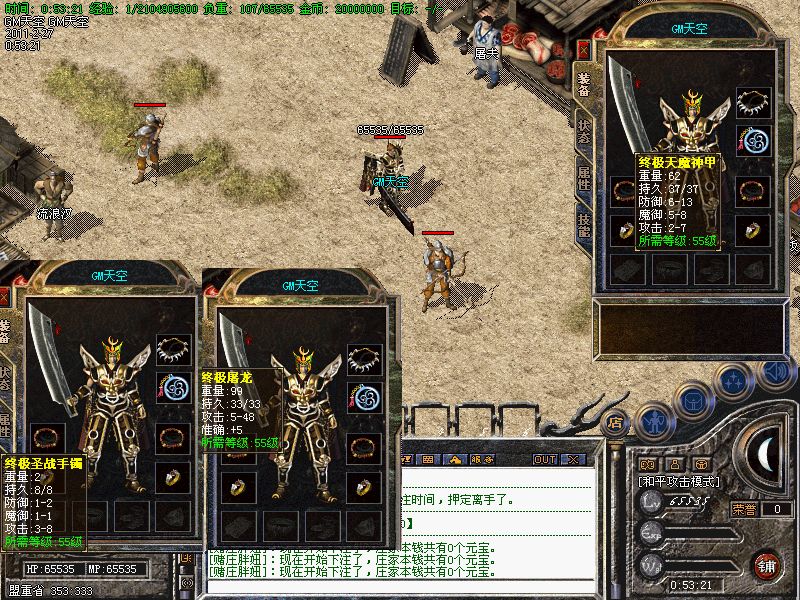Screen dimensions: 800x600
Task: Toggle the sound speaker round button
Action: (x=775, y=371)
